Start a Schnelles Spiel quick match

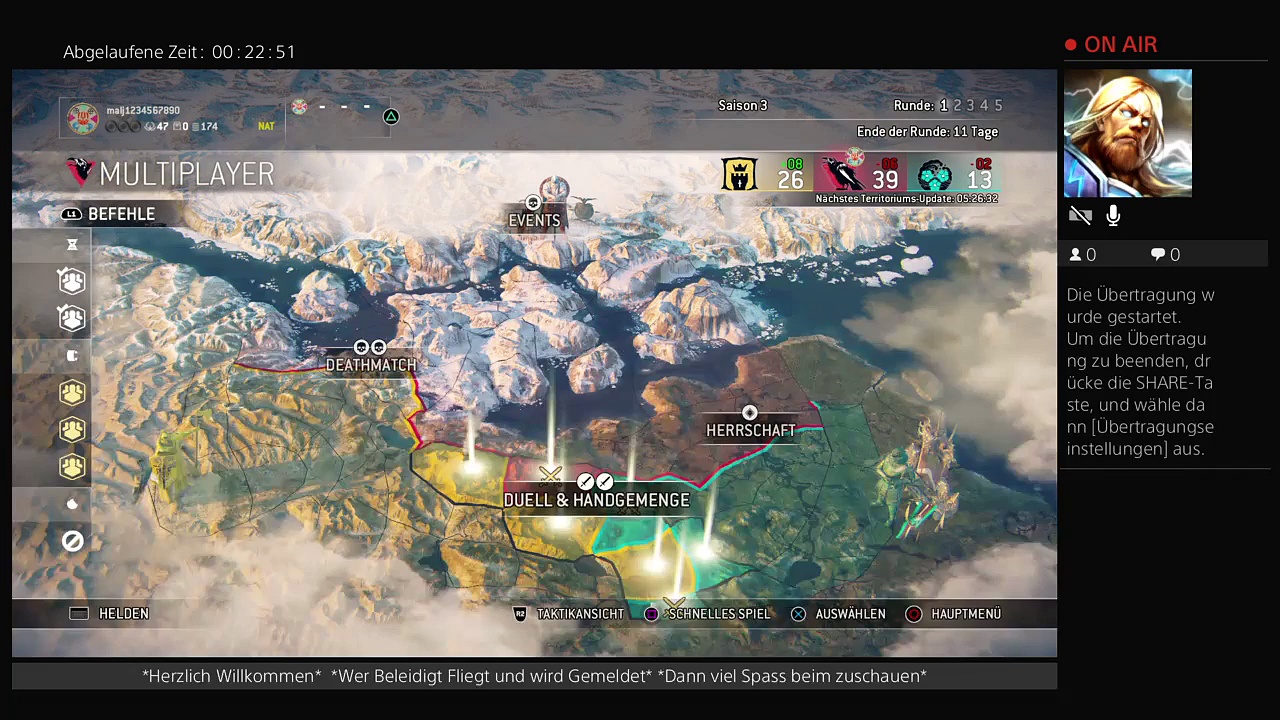pos(708,614)
